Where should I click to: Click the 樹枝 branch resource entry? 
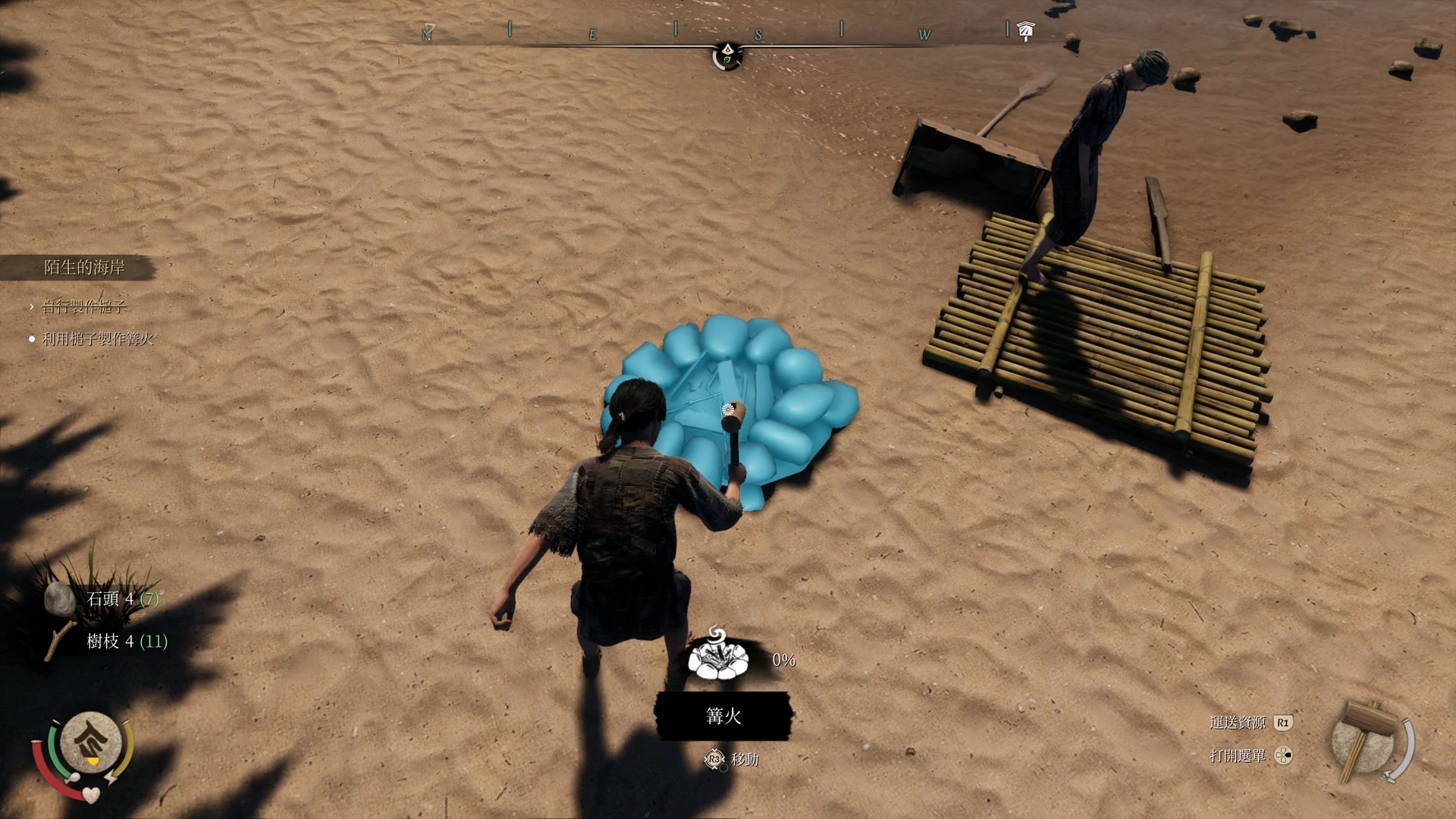point(108,642)
